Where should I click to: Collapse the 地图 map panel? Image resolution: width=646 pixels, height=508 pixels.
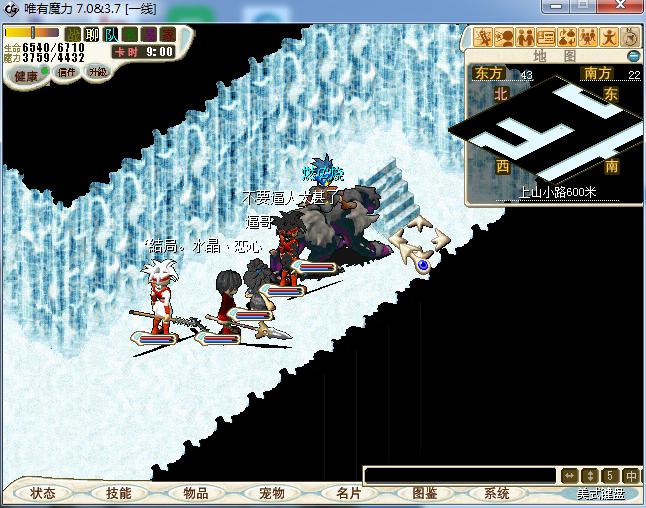(633, 56)
